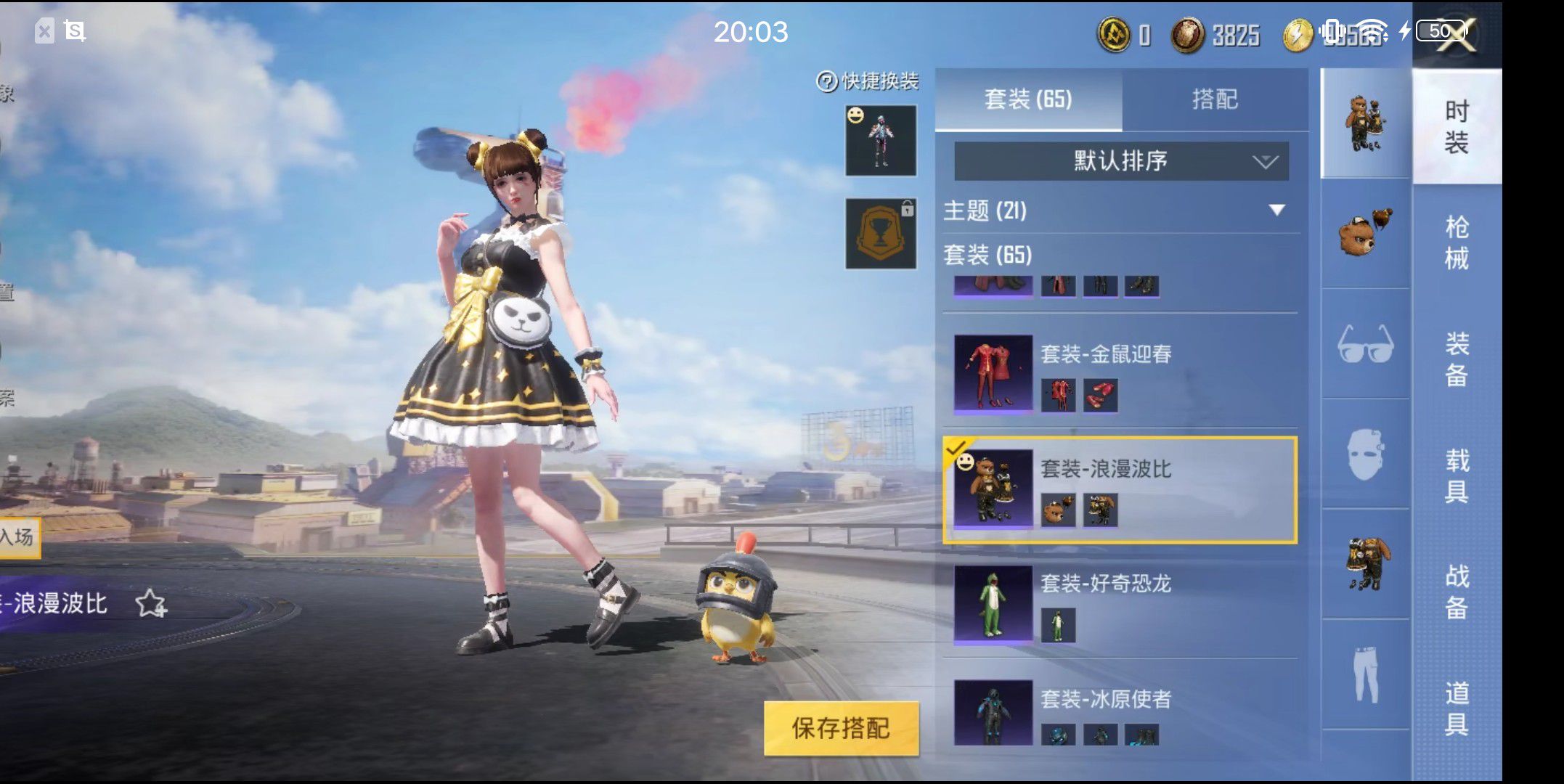Select the 套装-浪漫波比 outfit checkmark

(957, 450)
